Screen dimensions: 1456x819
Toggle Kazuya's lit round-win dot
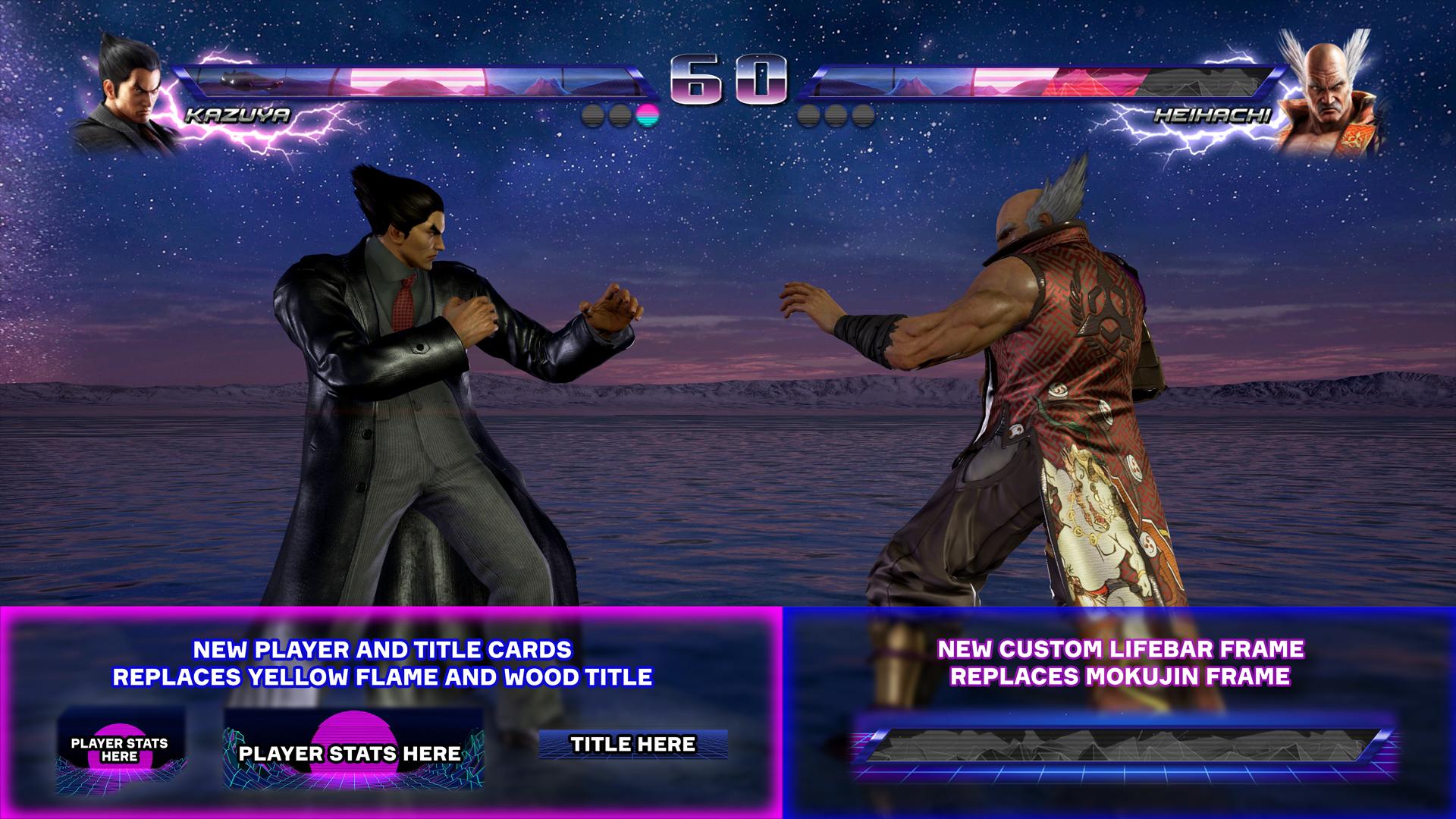pos(646,115)
